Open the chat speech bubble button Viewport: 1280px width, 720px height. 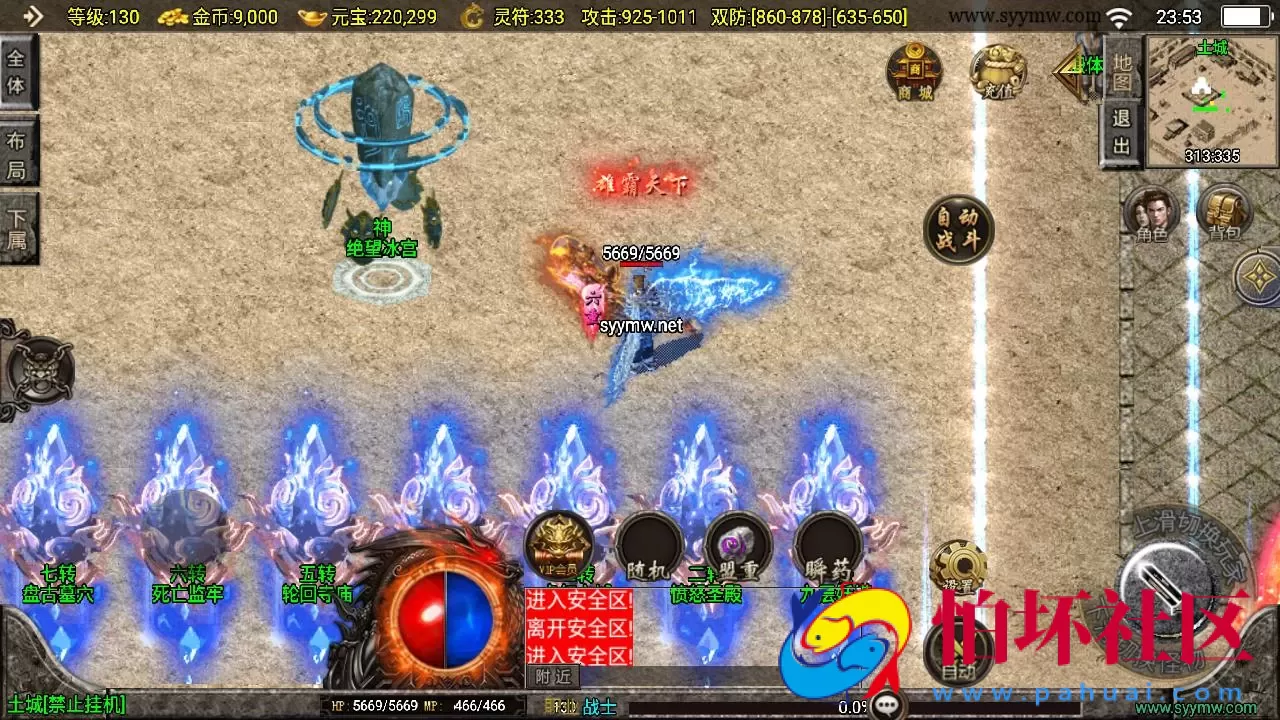[887, 706]
